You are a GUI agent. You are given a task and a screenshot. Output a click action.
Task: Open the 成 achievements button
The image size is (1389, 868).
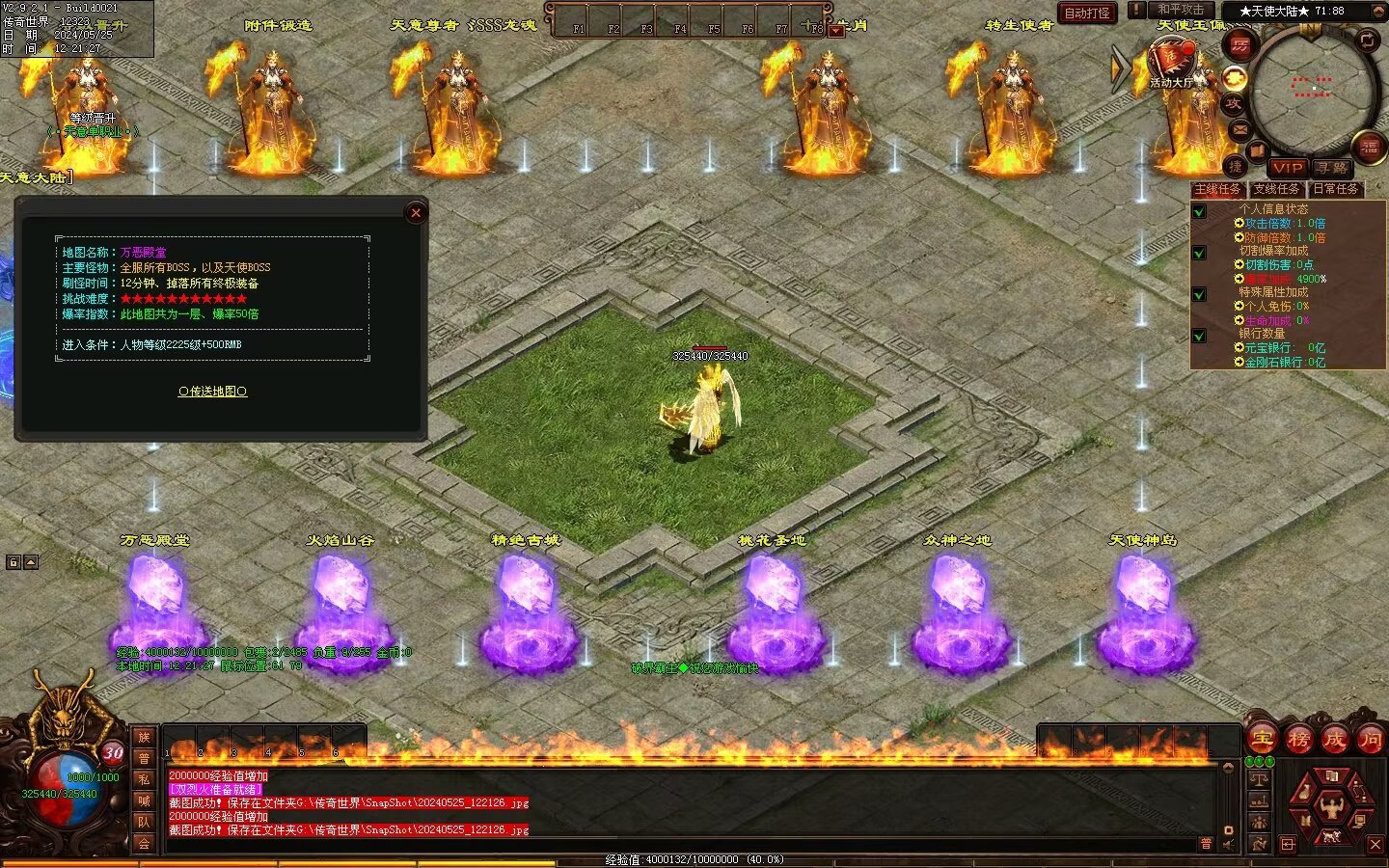[x=1334, y=740]
